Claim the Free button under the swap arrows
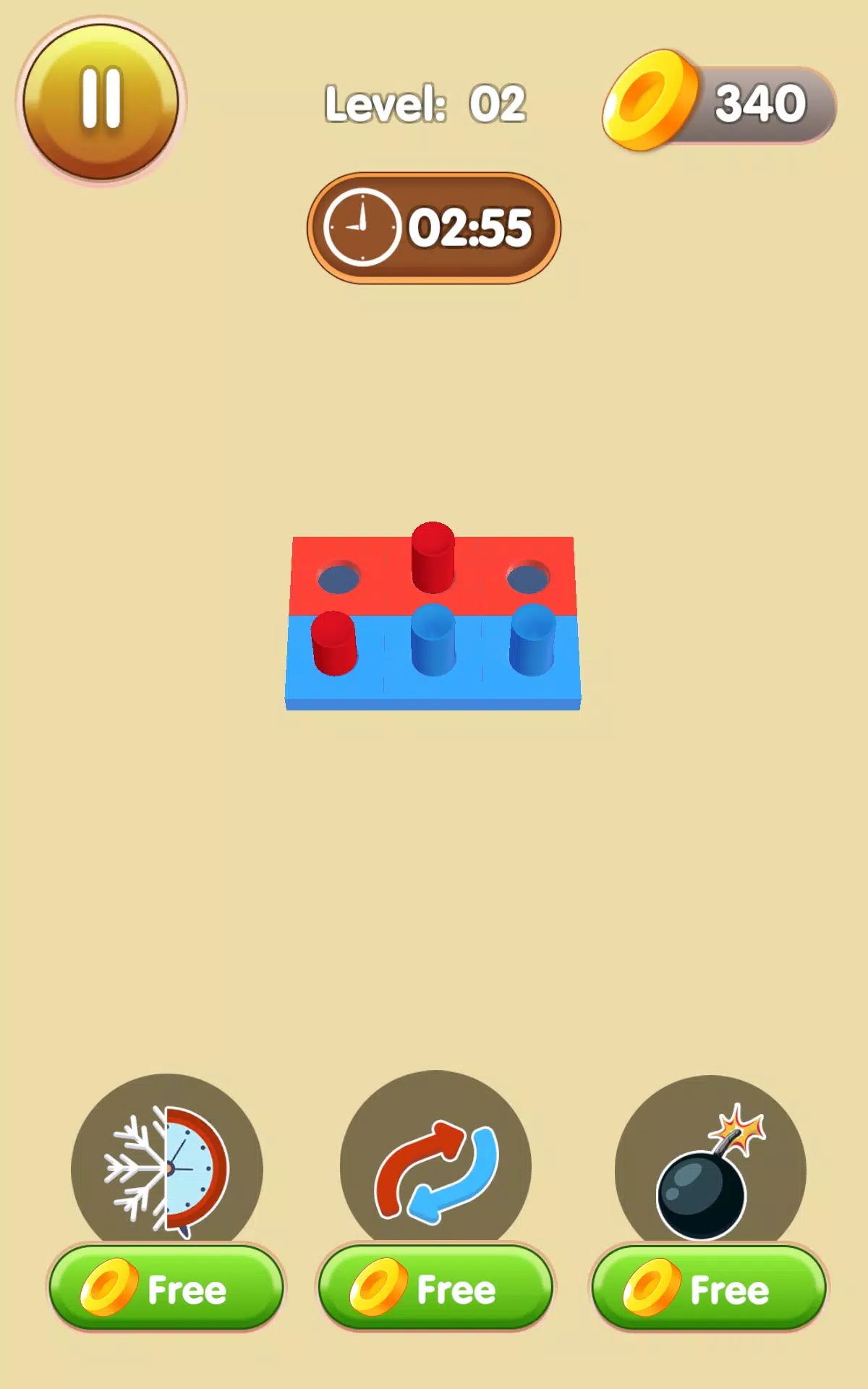 pos(435,1289)
